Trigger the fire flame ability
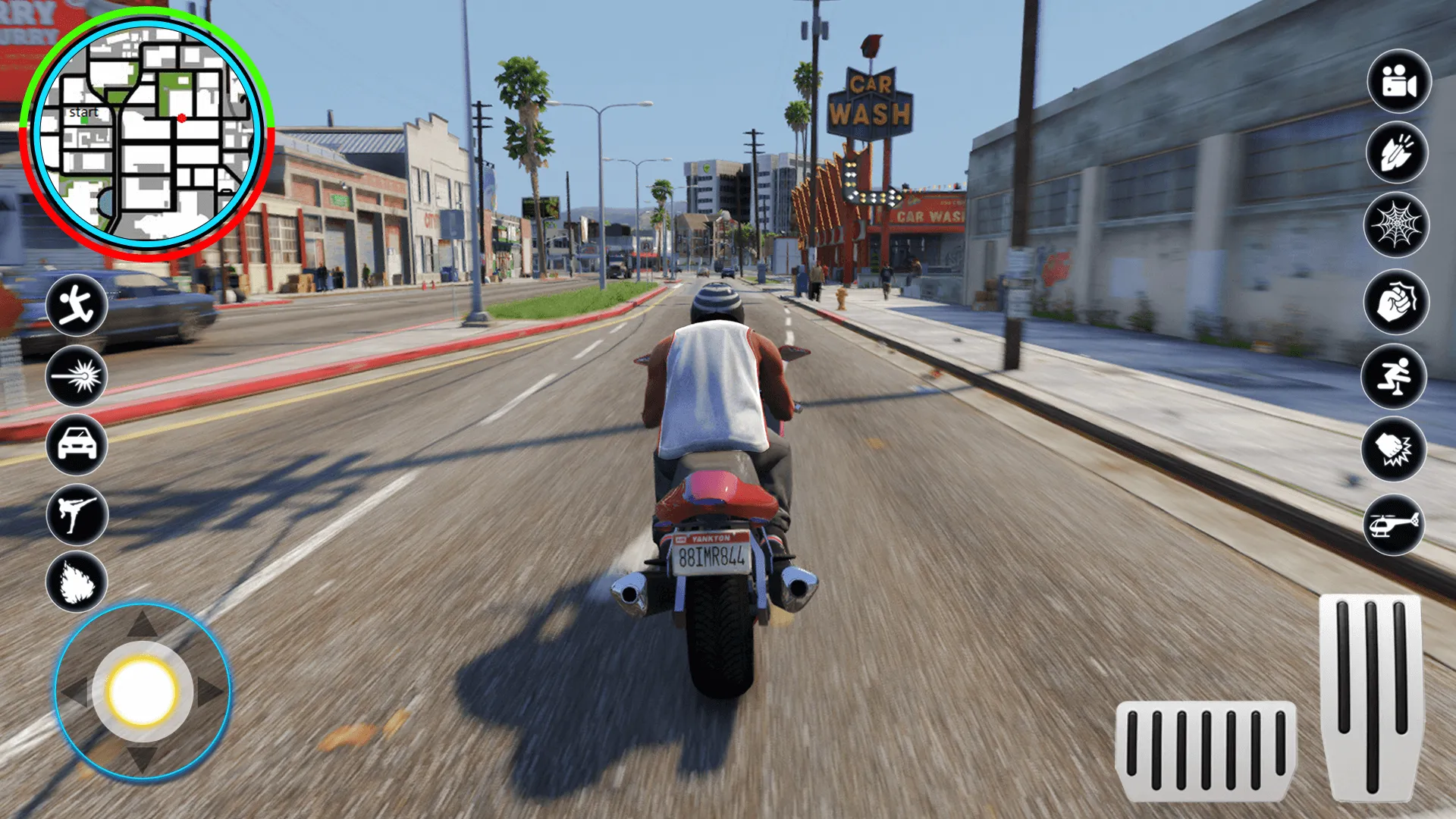Screen dimensions: 1456x819 coord(77,582)
